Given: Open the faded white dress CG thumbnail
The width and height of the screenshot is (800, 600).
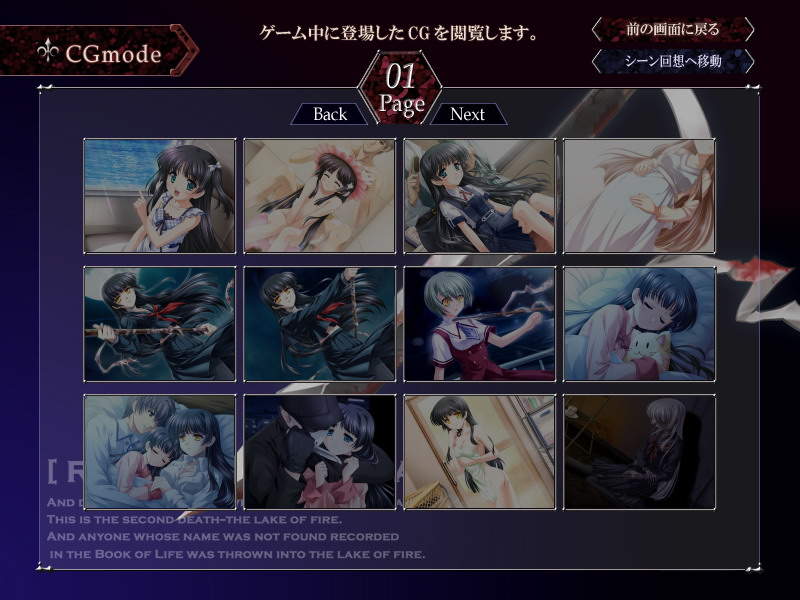Looking at the screenshot, I should (x=640, y=196).
